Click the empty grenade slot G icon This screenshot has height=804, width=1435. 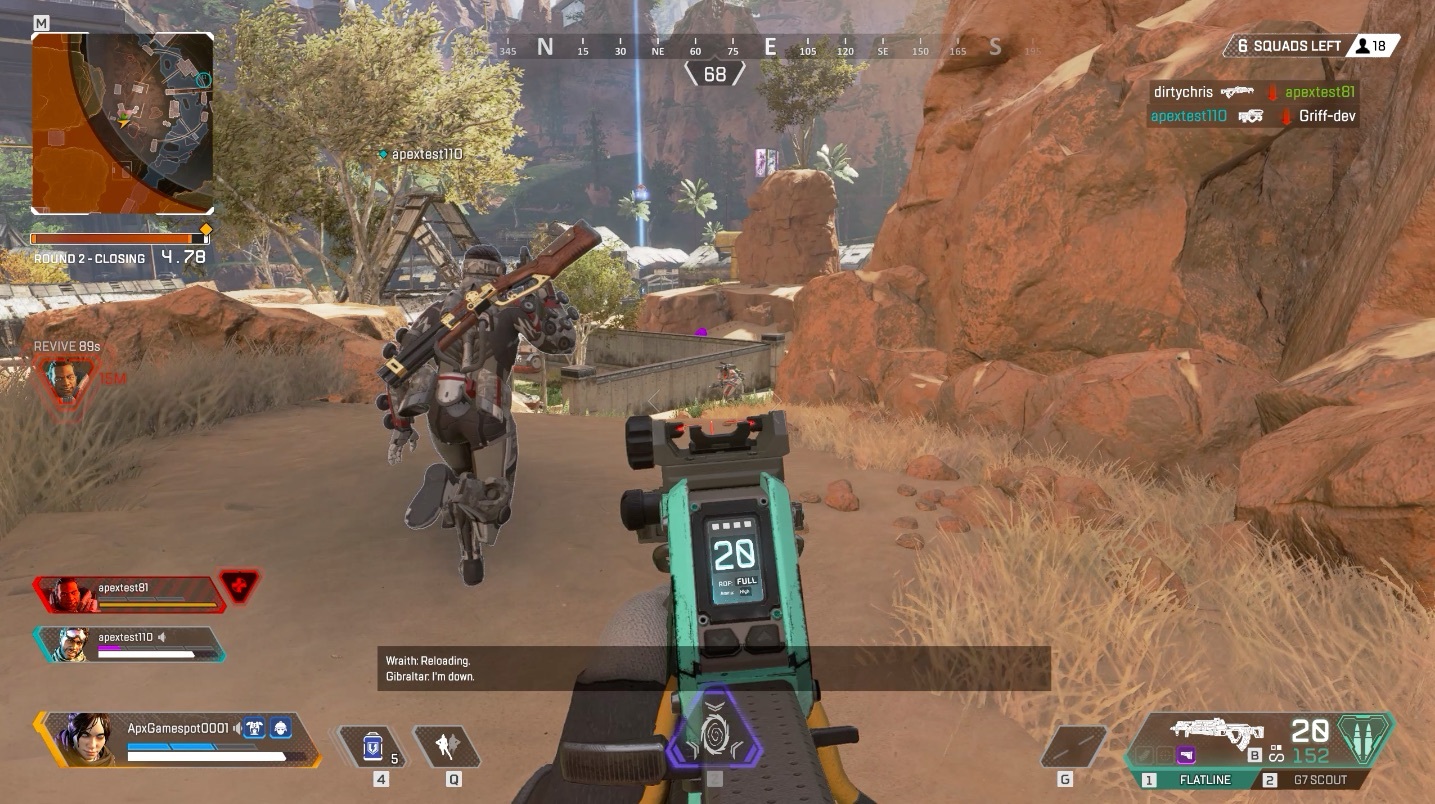[x=1073, y=743]
